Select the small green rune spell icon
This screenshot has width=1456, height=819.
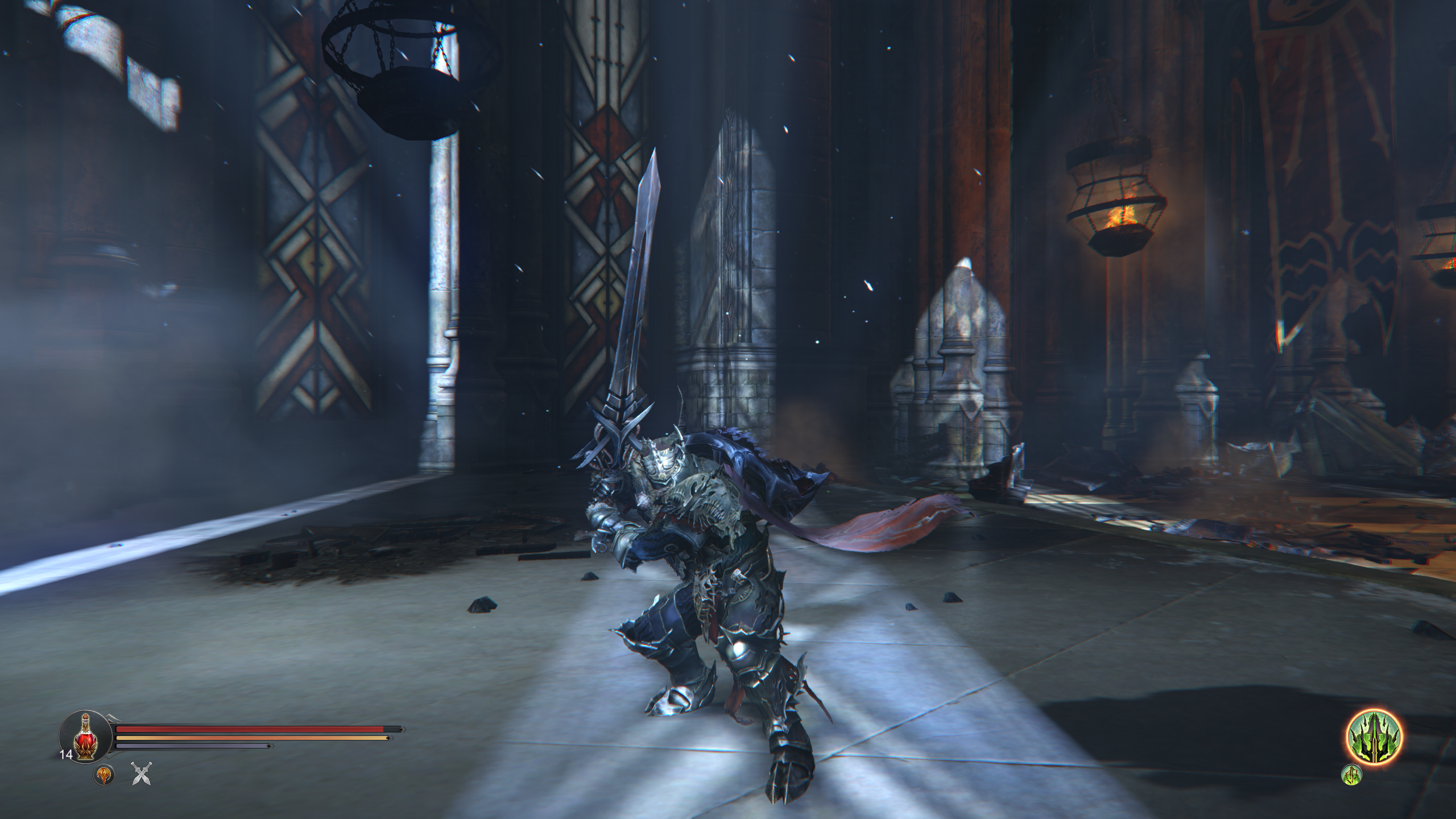click(x=1352, y=775)
